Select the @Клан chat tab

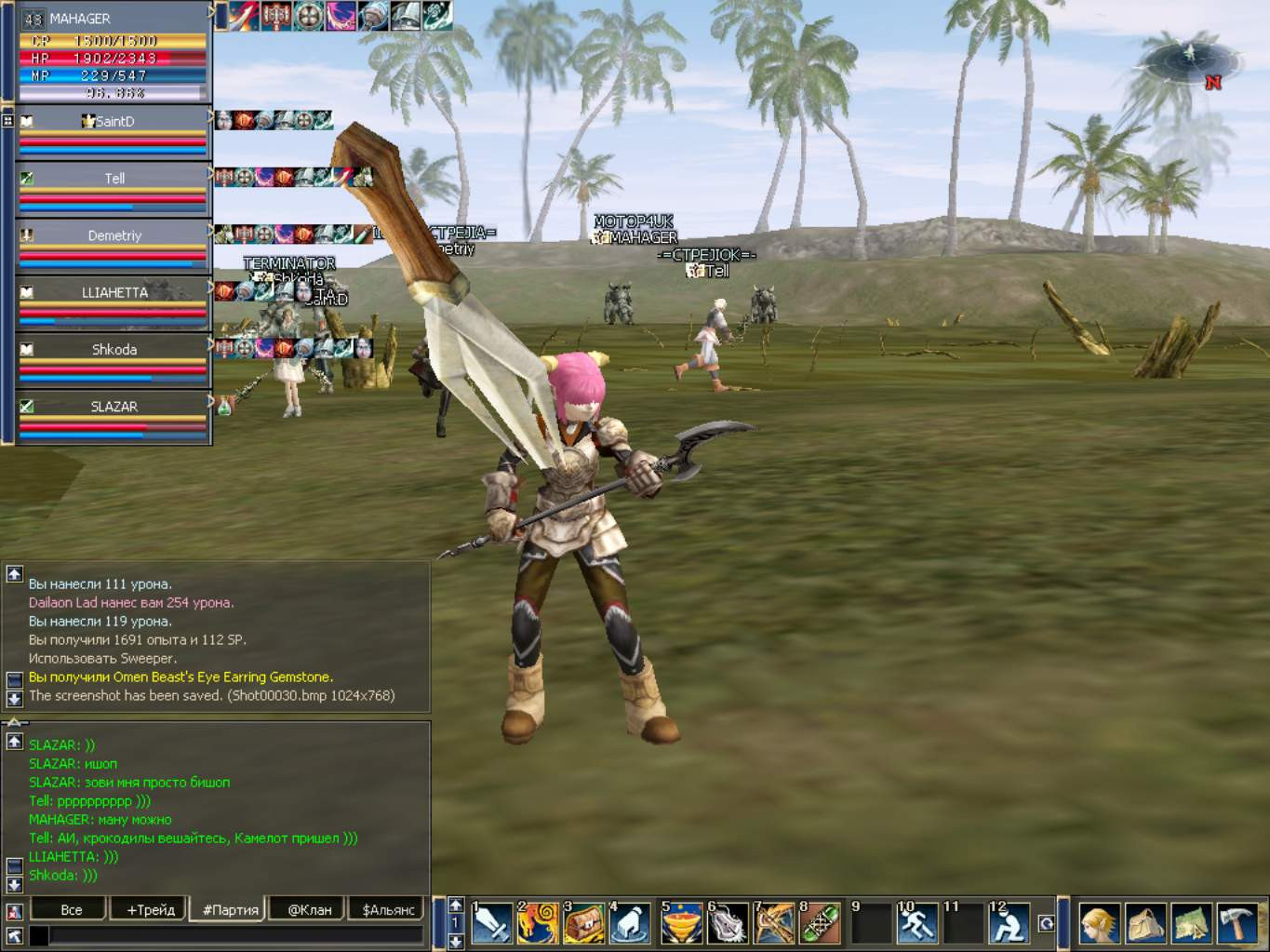pos(309,909)
